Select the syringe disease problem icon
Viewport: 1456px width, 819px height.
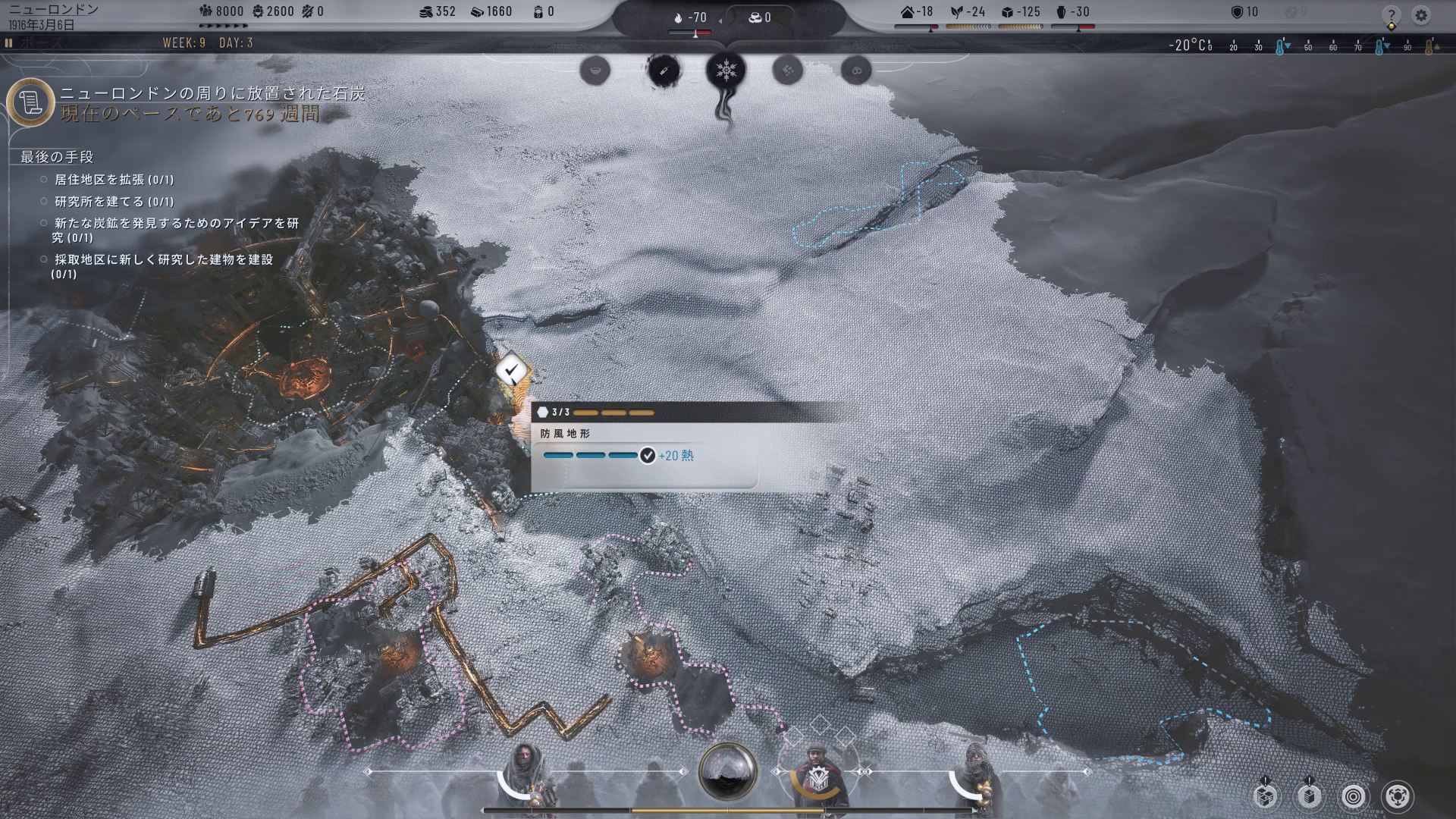(x=663, y=71)
